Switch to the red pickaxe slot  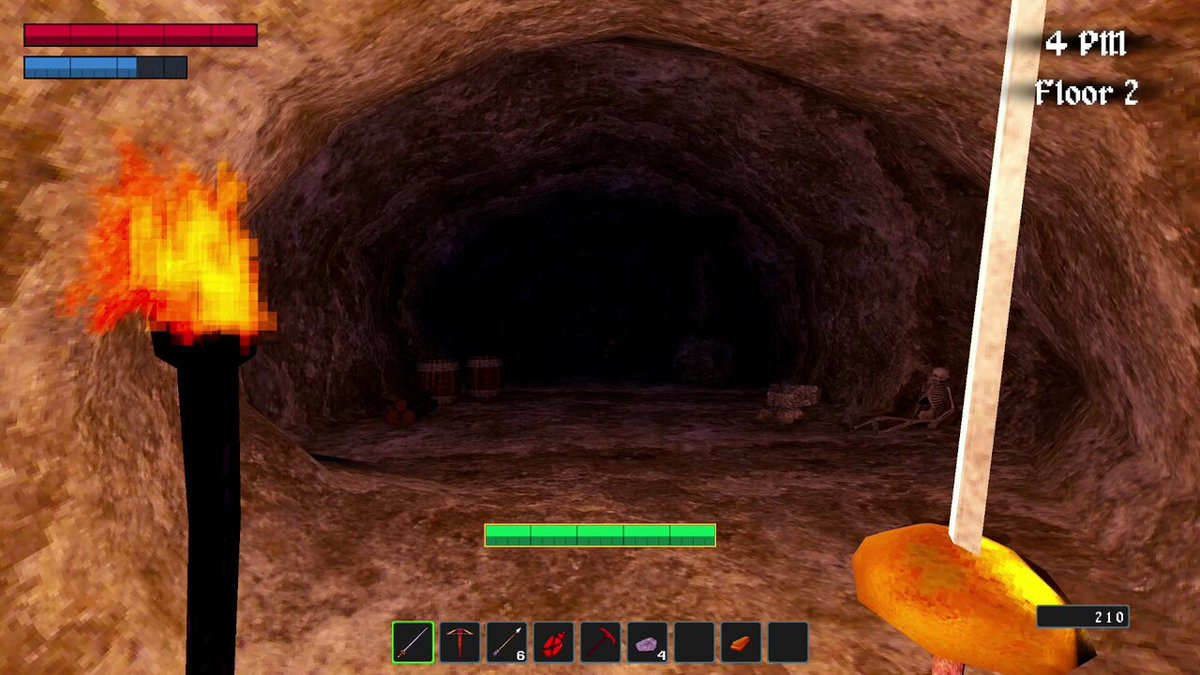pos(600,642)
